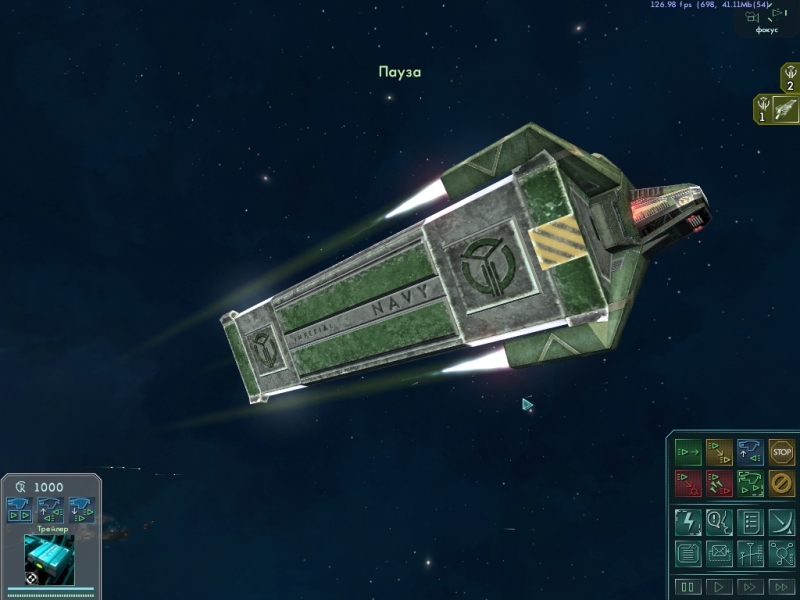
Task: Open the envelope messages panel
Action: tap(719, 553)
